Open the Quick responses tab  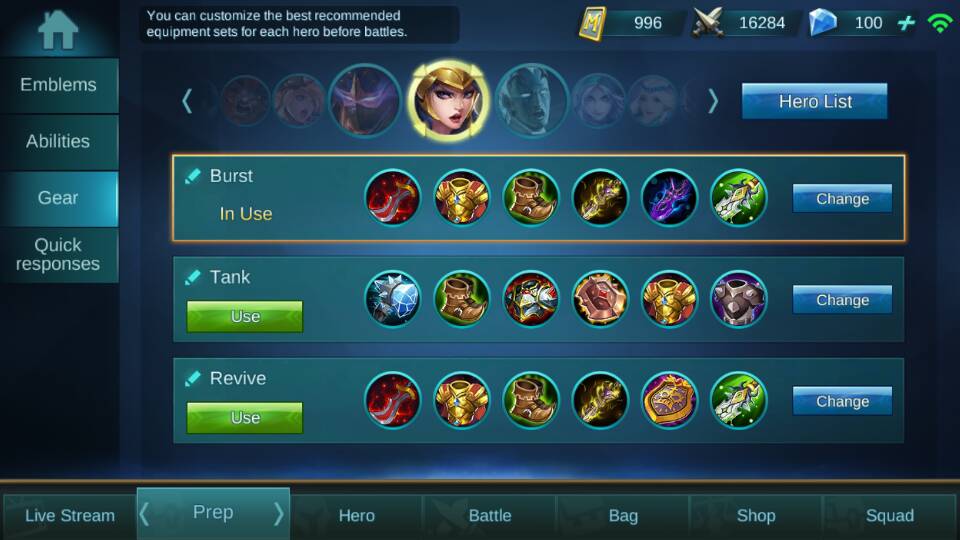pyautogui.click(x=58, y=254)
